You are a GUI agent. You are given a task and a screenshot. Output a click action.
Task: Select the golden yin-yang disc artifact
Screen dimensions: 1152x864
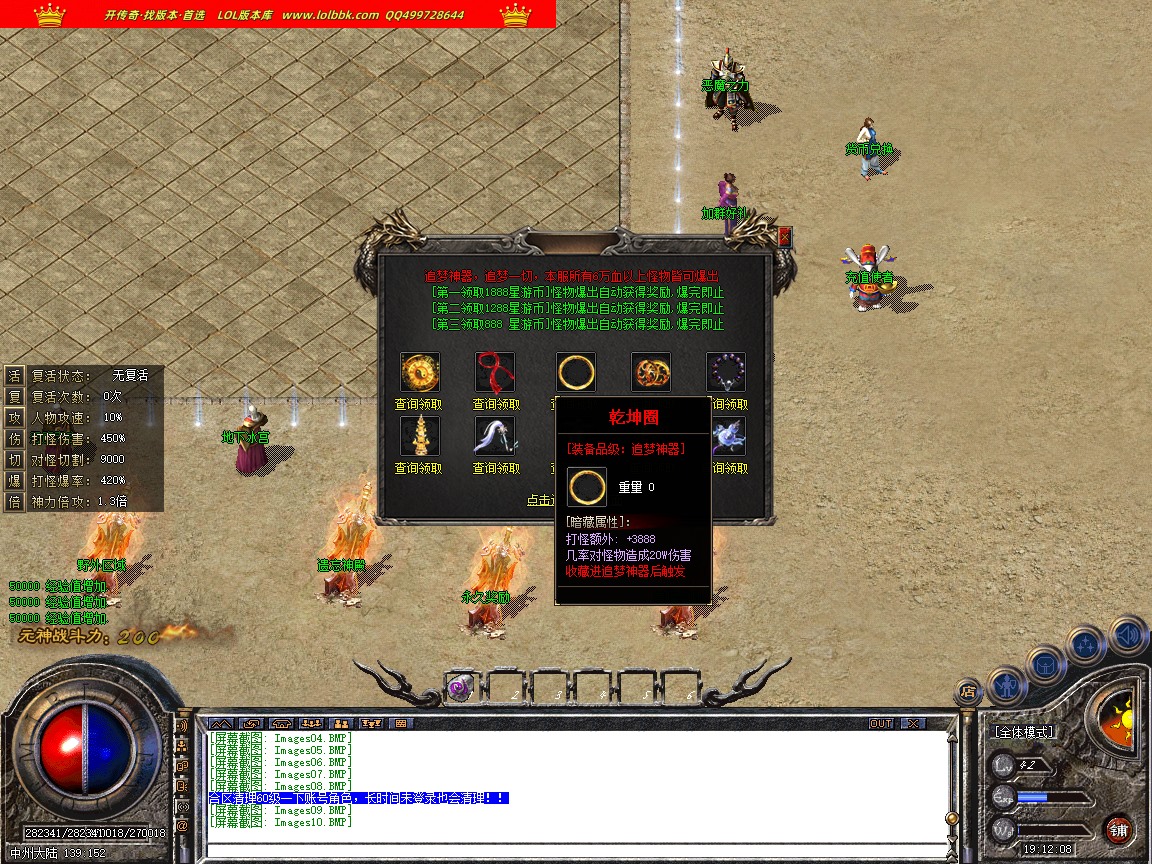point(420,372)
